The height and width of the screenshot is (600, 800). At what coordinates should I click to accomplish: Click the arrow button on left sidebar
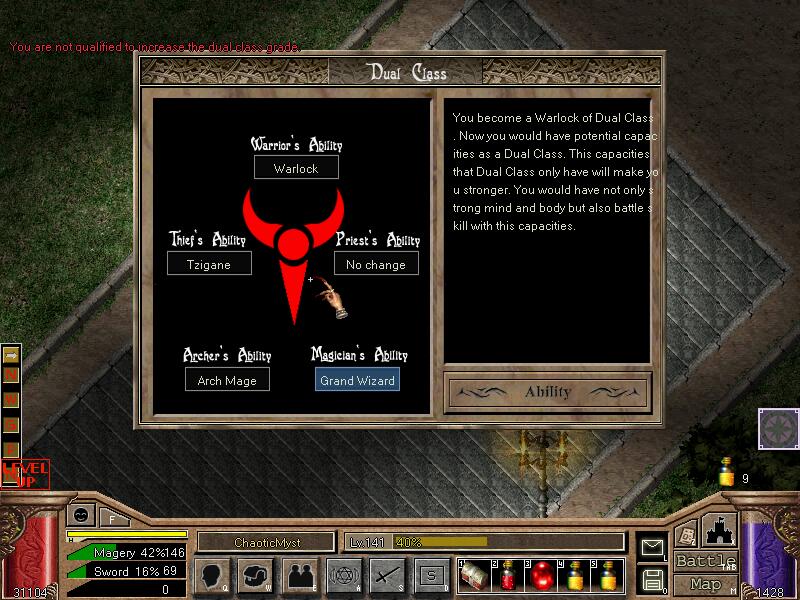click(x=12, y=354)
